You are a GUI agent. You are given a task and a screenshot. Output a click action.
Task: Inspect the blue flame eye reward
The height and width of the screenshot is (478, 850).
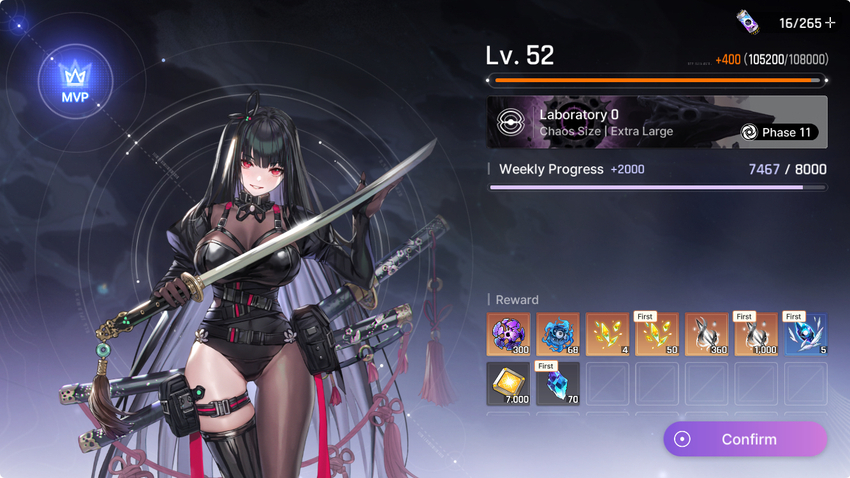click(557, 335)
